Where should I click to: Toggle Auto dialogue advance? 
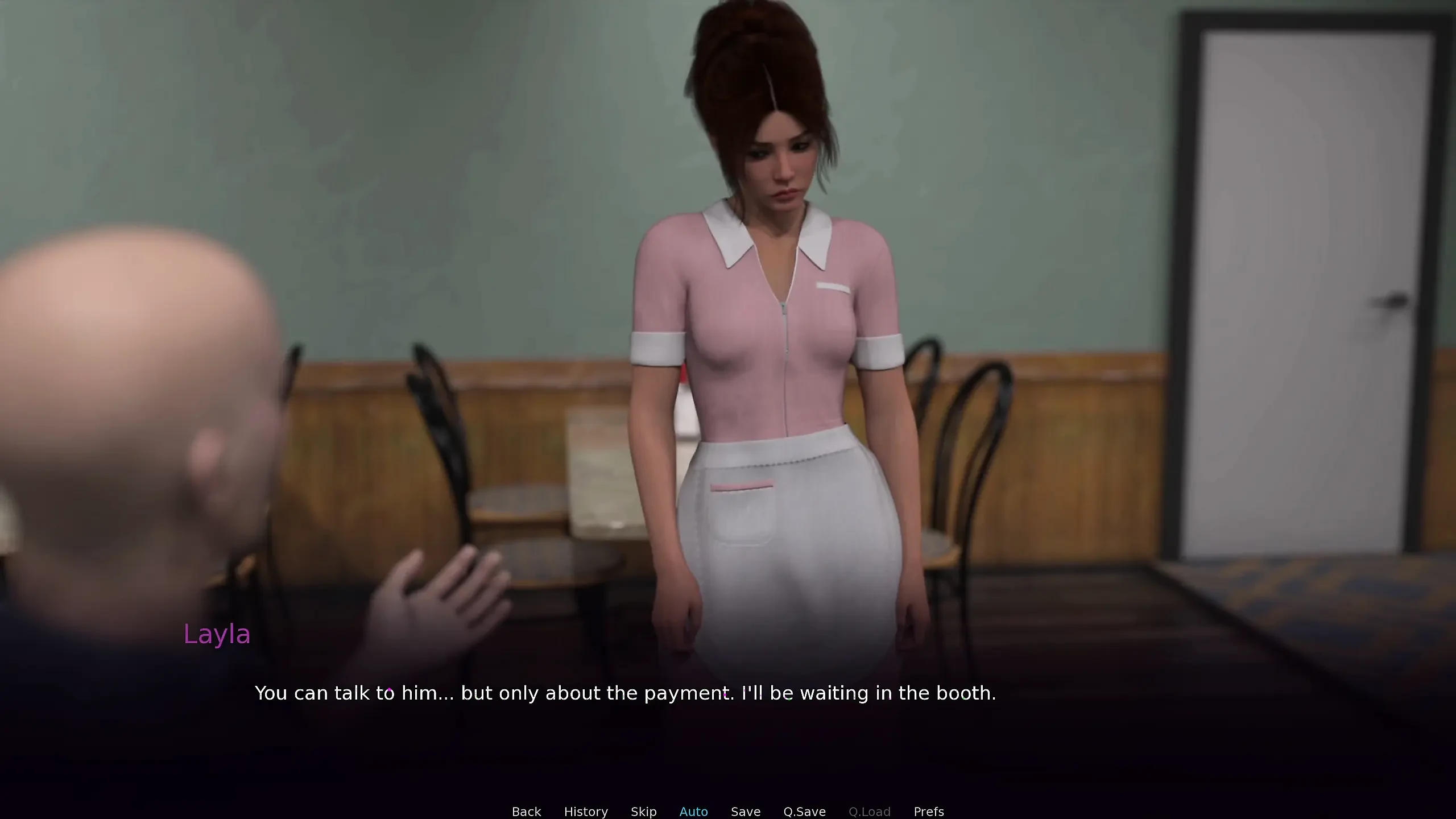click(x=693, y=811)
